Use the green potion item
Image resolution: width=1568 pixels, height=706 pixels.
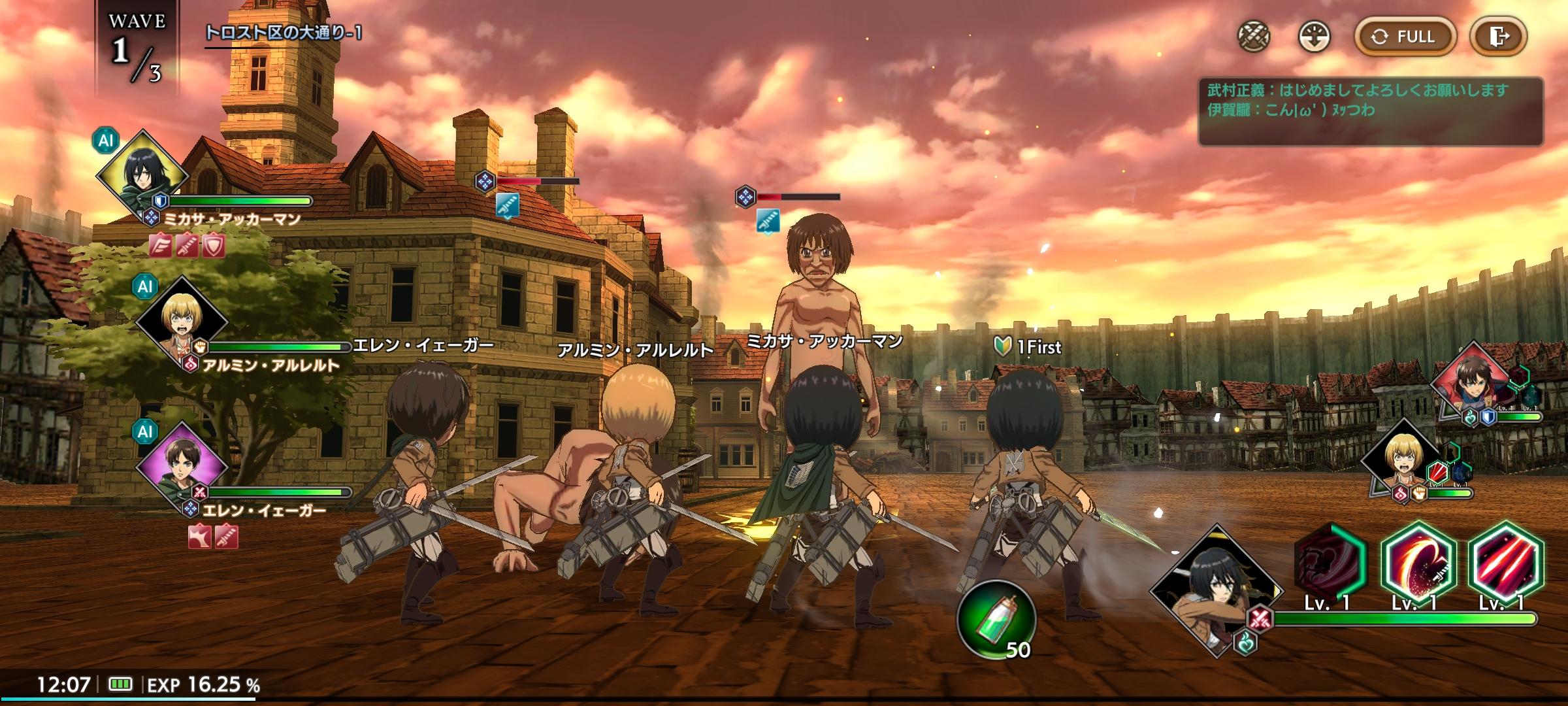(x=996, y=618)
